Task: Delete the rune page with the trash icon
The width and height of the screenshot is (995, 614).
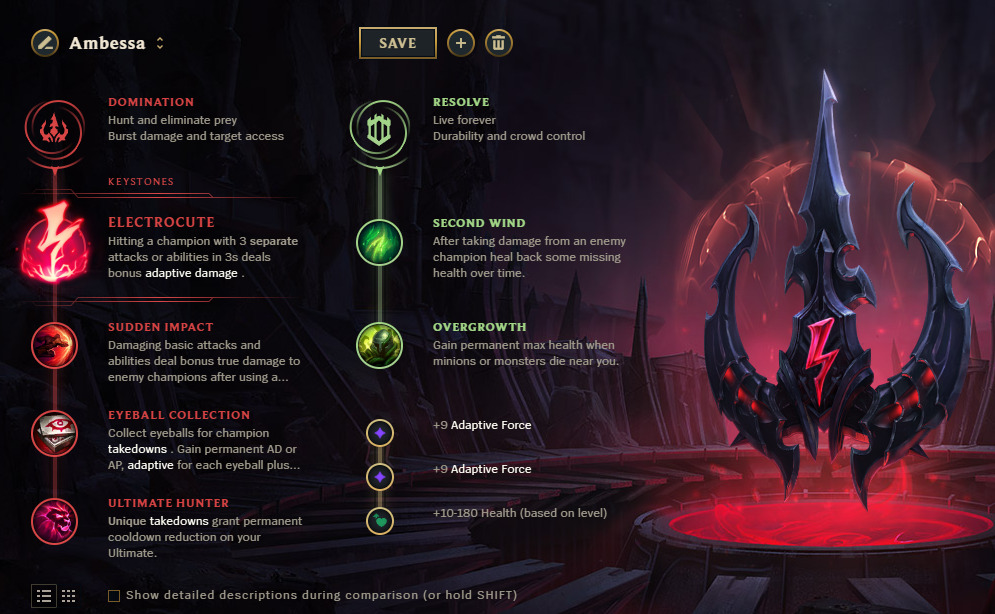Action: 499,43
